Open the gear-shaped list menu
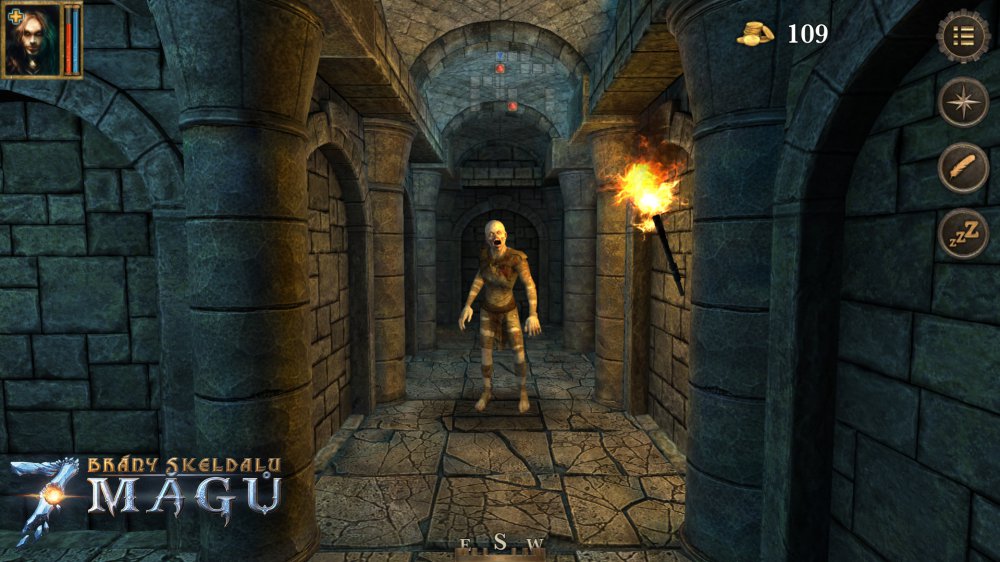The image size is (1000, 562). 963,36
